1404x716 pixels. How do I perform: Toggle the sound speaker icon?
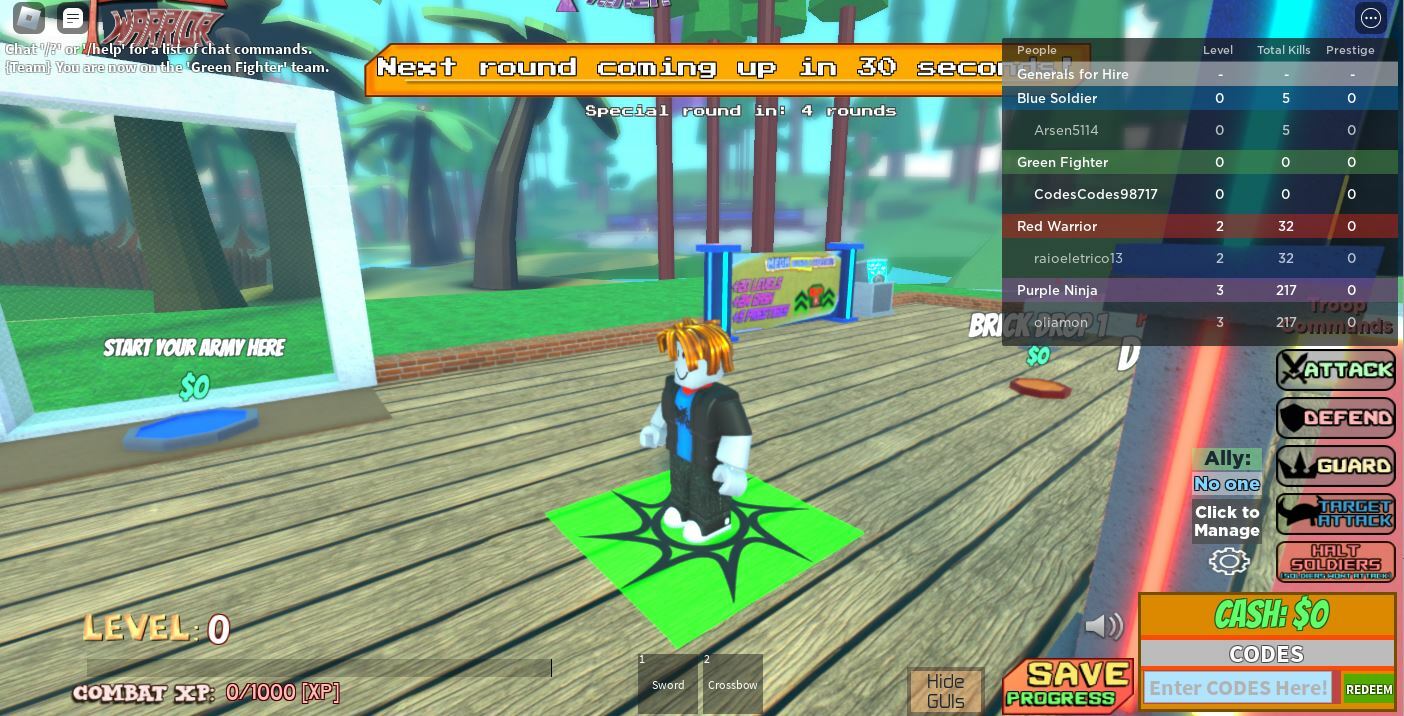[1104, 627]
